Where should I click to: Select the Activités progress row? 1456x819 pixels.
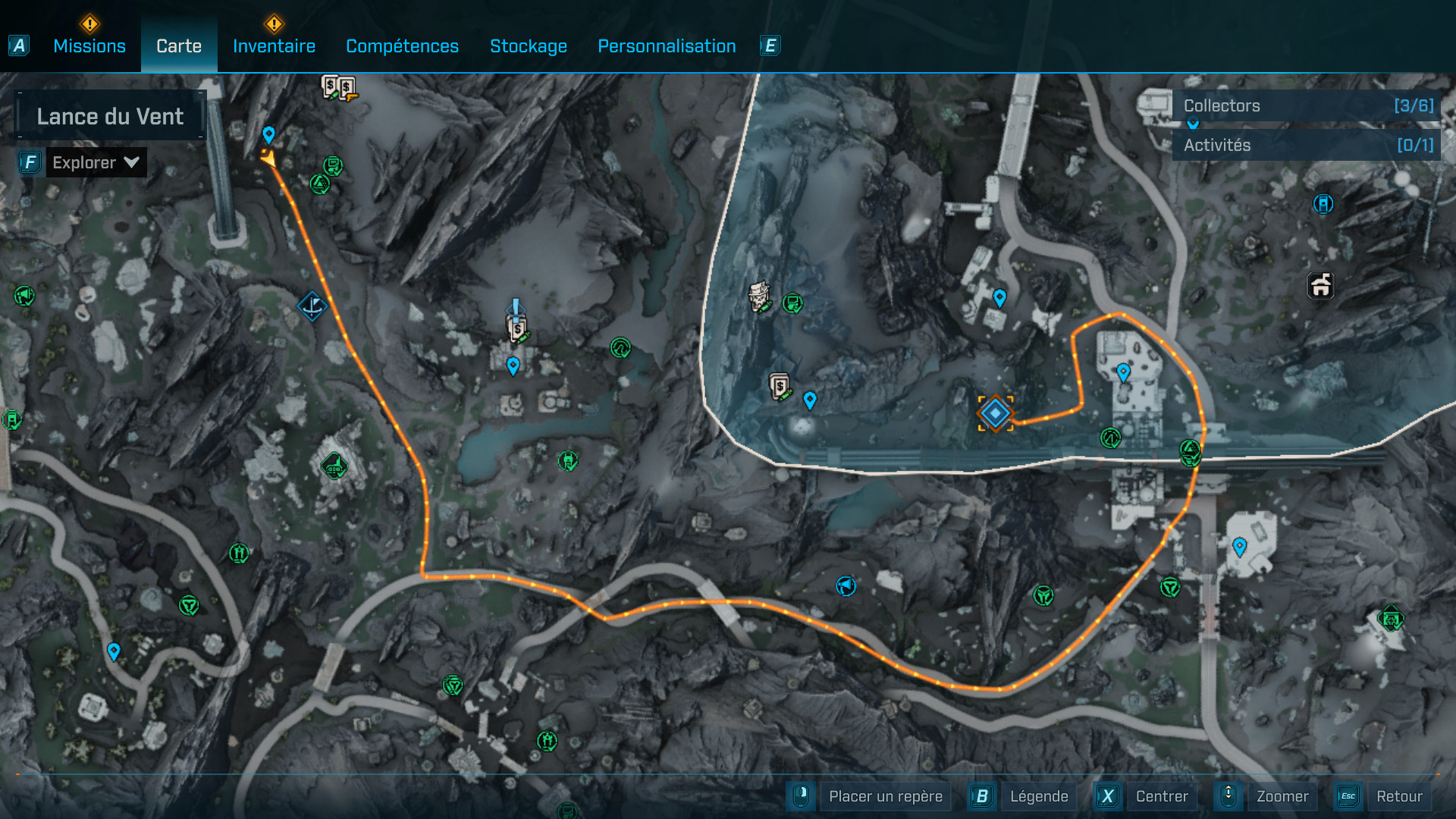click(1307, 145)
